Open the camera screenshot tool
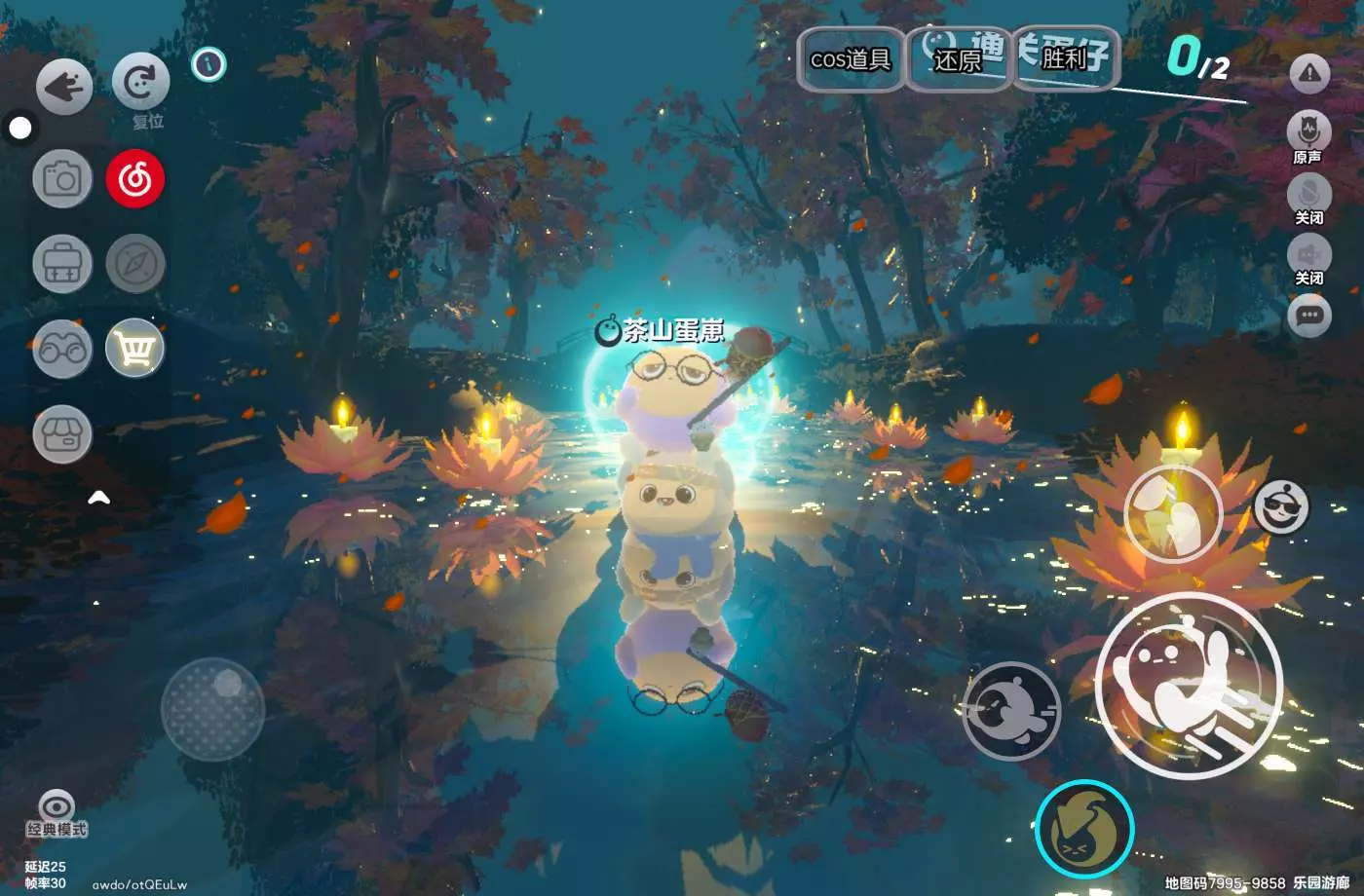Screen dimensions: 1364x896 (62, 179)
